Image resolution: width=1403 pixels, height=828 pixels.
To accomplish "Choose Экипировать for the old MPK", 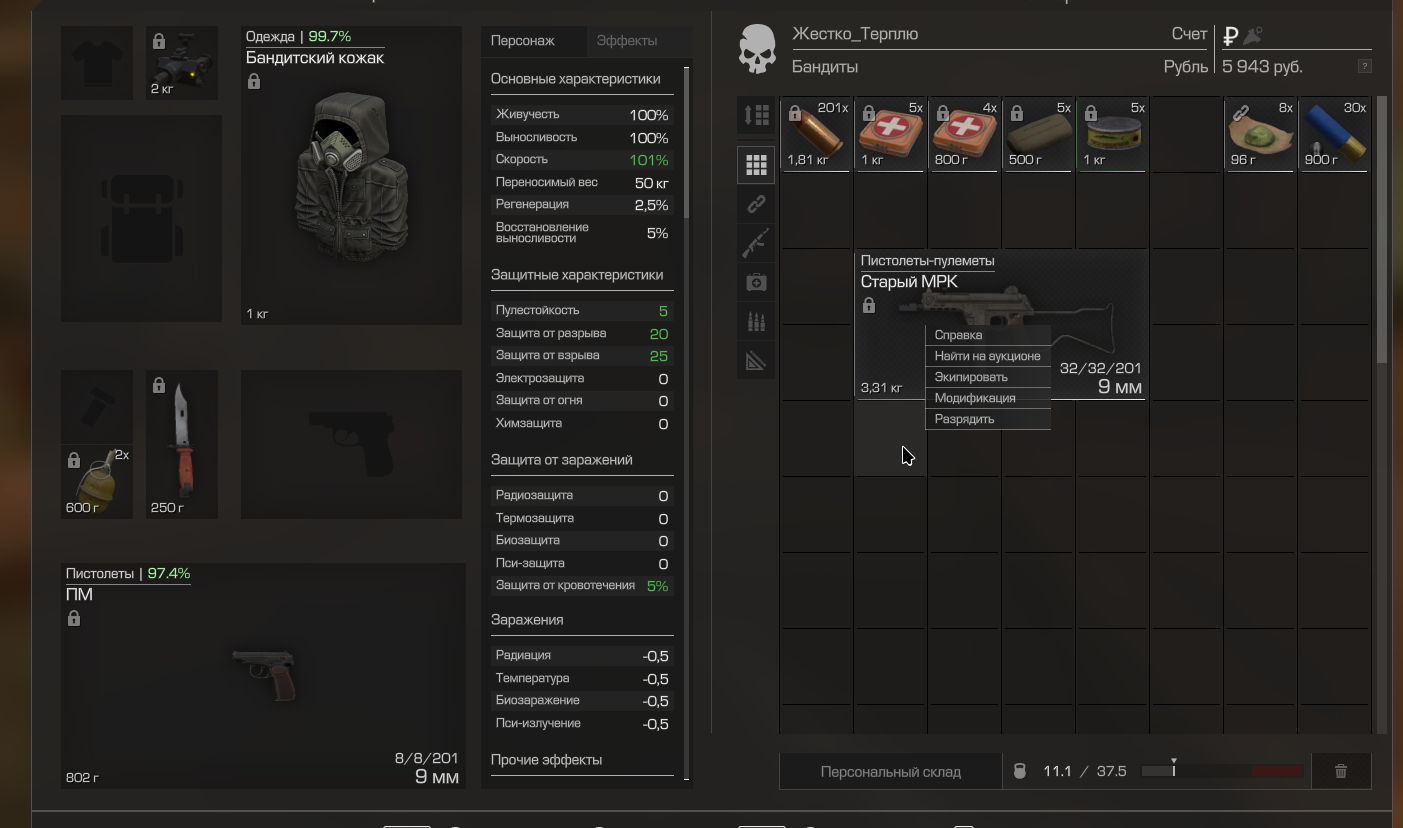I will (970, 377).
